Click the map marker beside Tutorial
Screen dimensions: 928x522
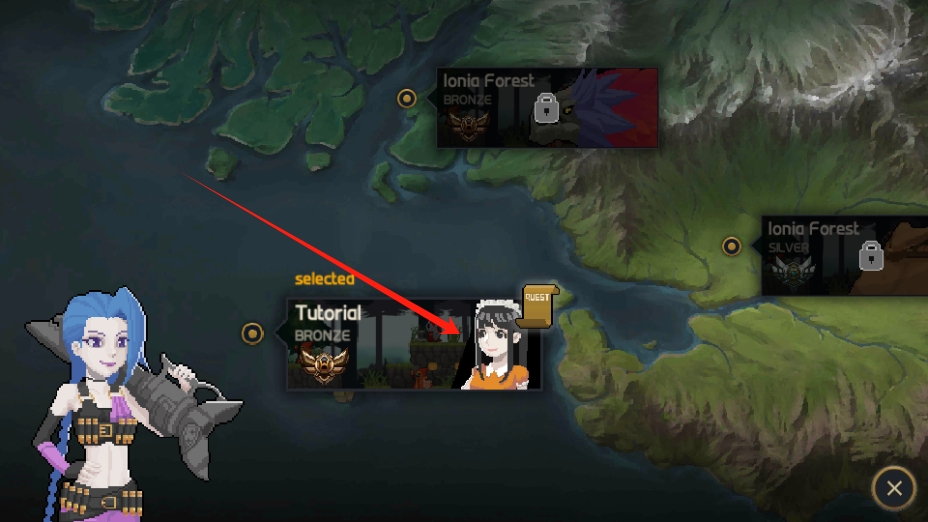(x=253, y=333)
